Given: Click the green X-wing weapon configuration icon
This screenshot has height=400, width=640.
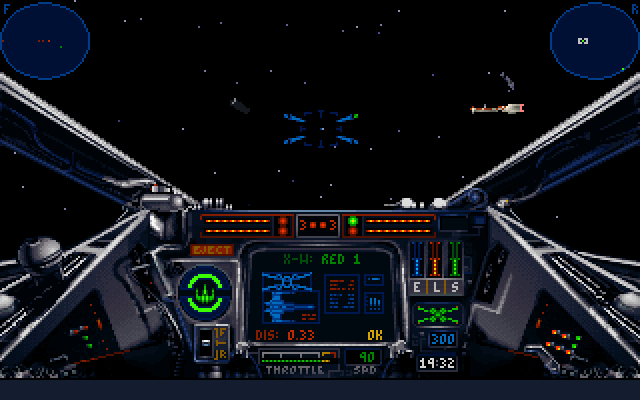Looking at the screenshot, I should pyautogui.click(x=437, y=314).
